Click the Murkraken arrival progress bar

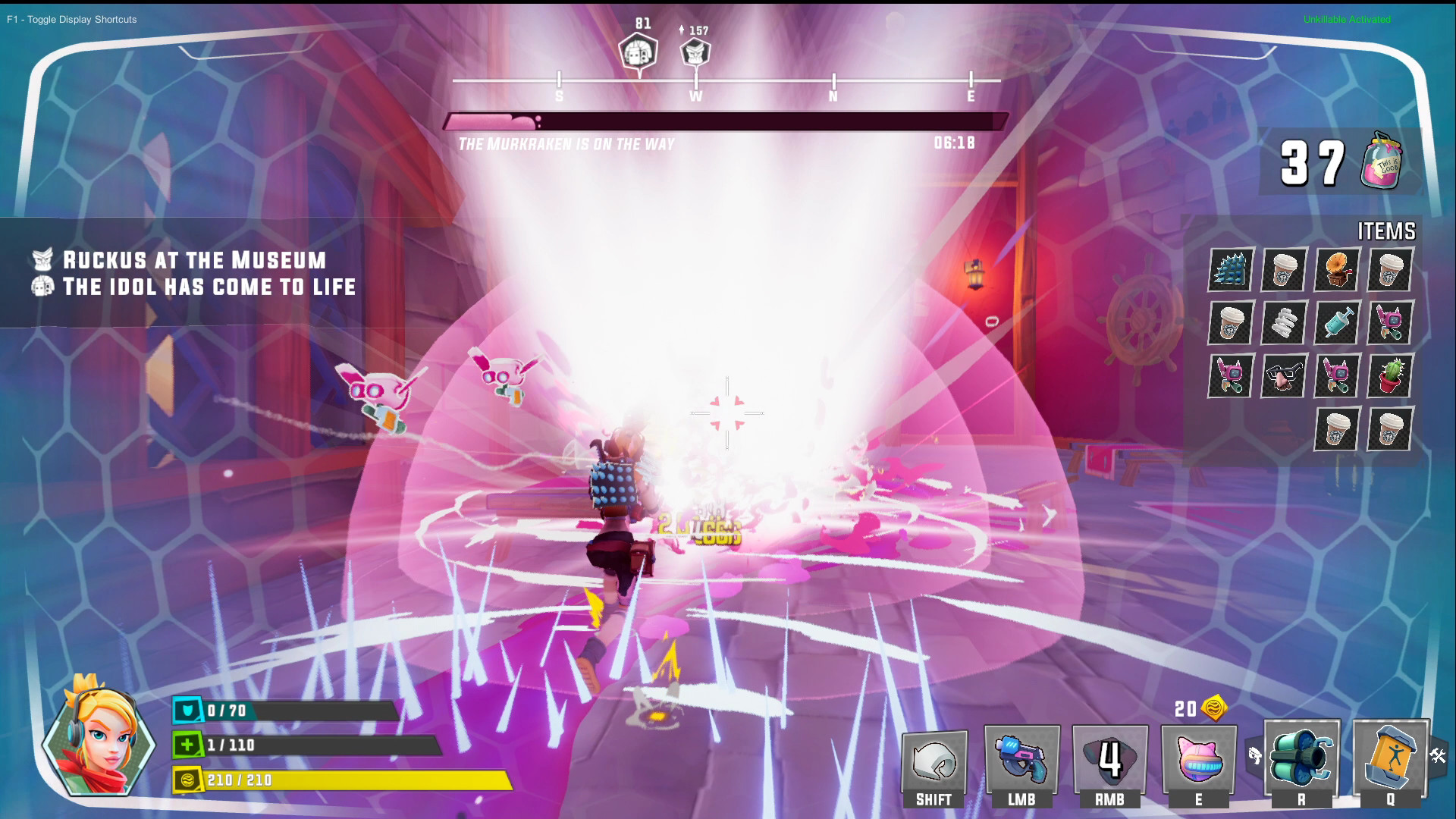724,121
